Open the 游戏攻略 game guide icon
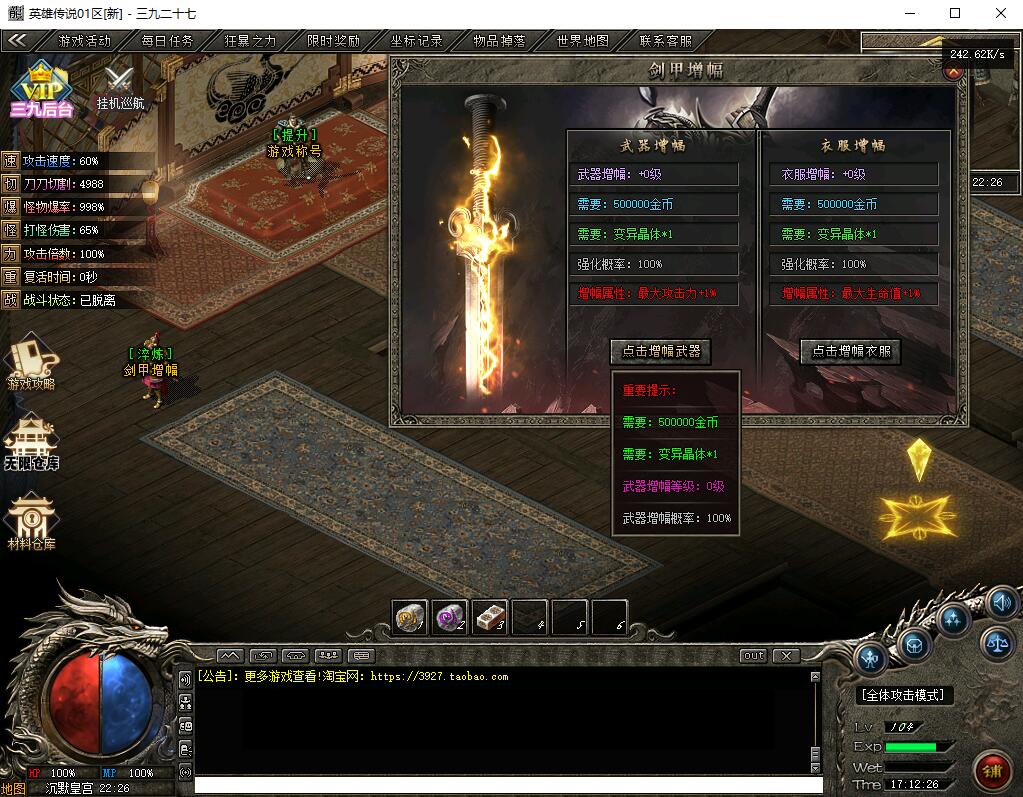 [31, 362]
